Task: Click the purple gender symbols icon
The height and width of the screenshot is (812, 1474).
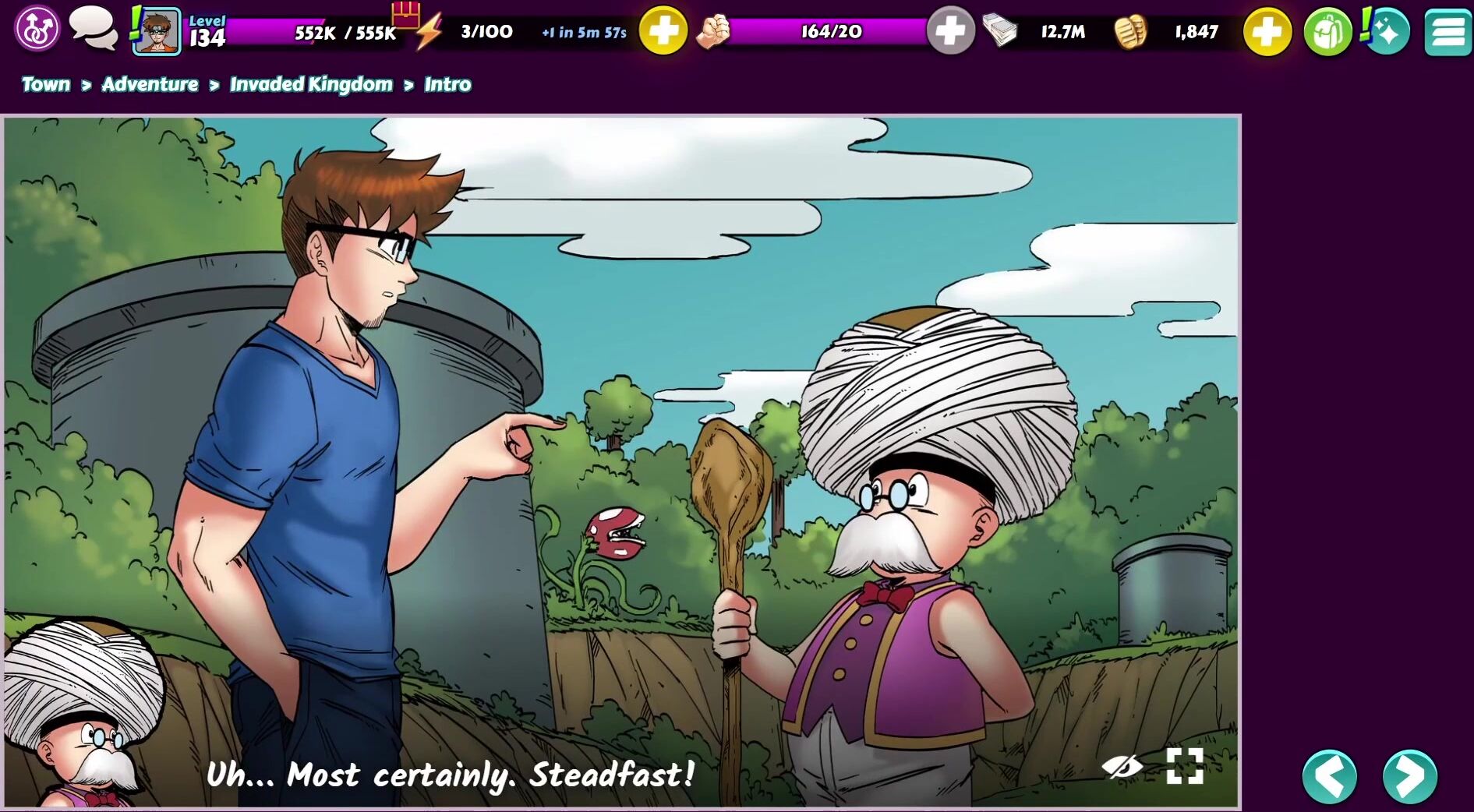Action: [x=37, y=30]
